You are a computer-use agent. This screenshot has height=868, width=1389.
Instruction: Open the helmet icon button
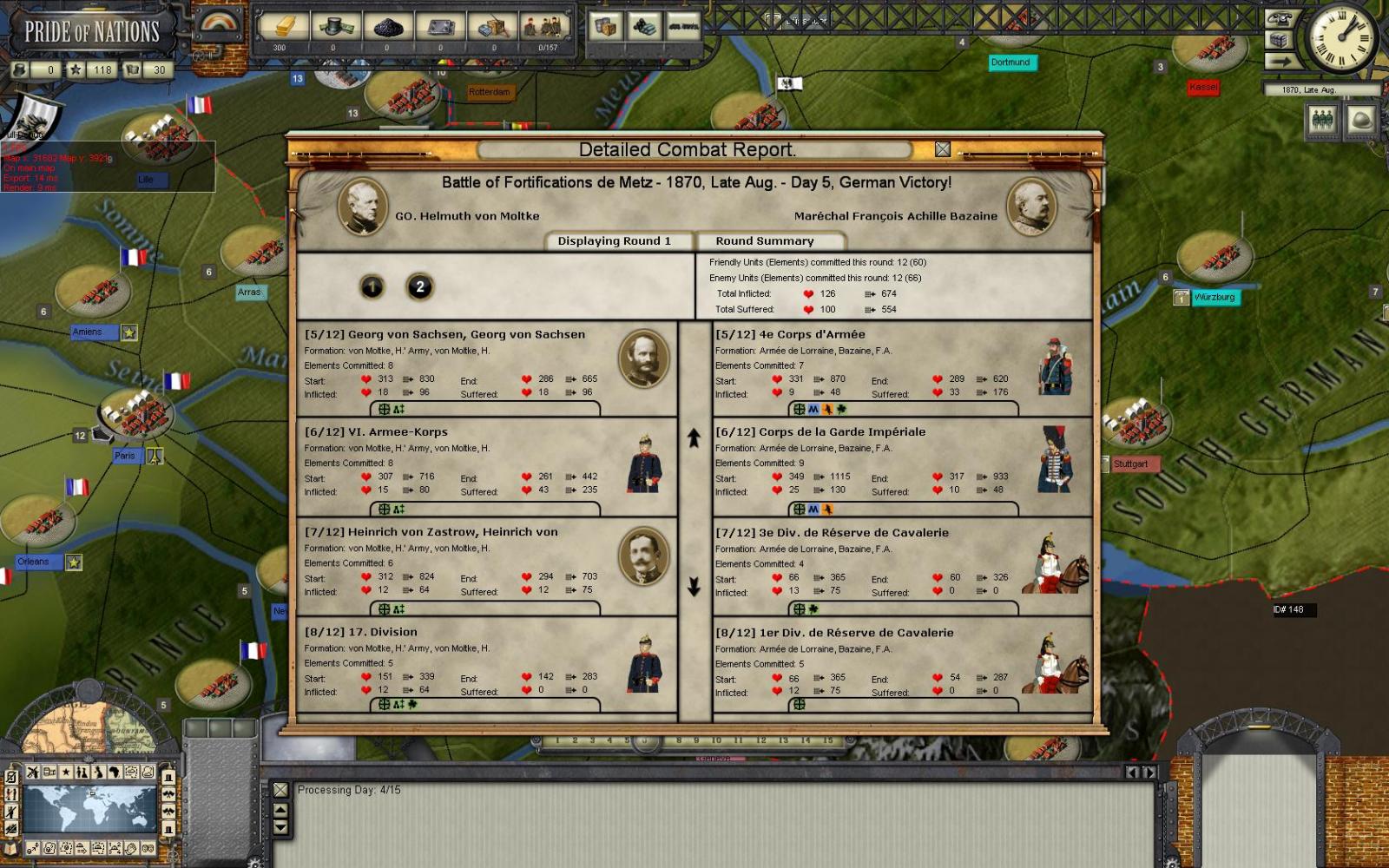tap(1361, 120)
